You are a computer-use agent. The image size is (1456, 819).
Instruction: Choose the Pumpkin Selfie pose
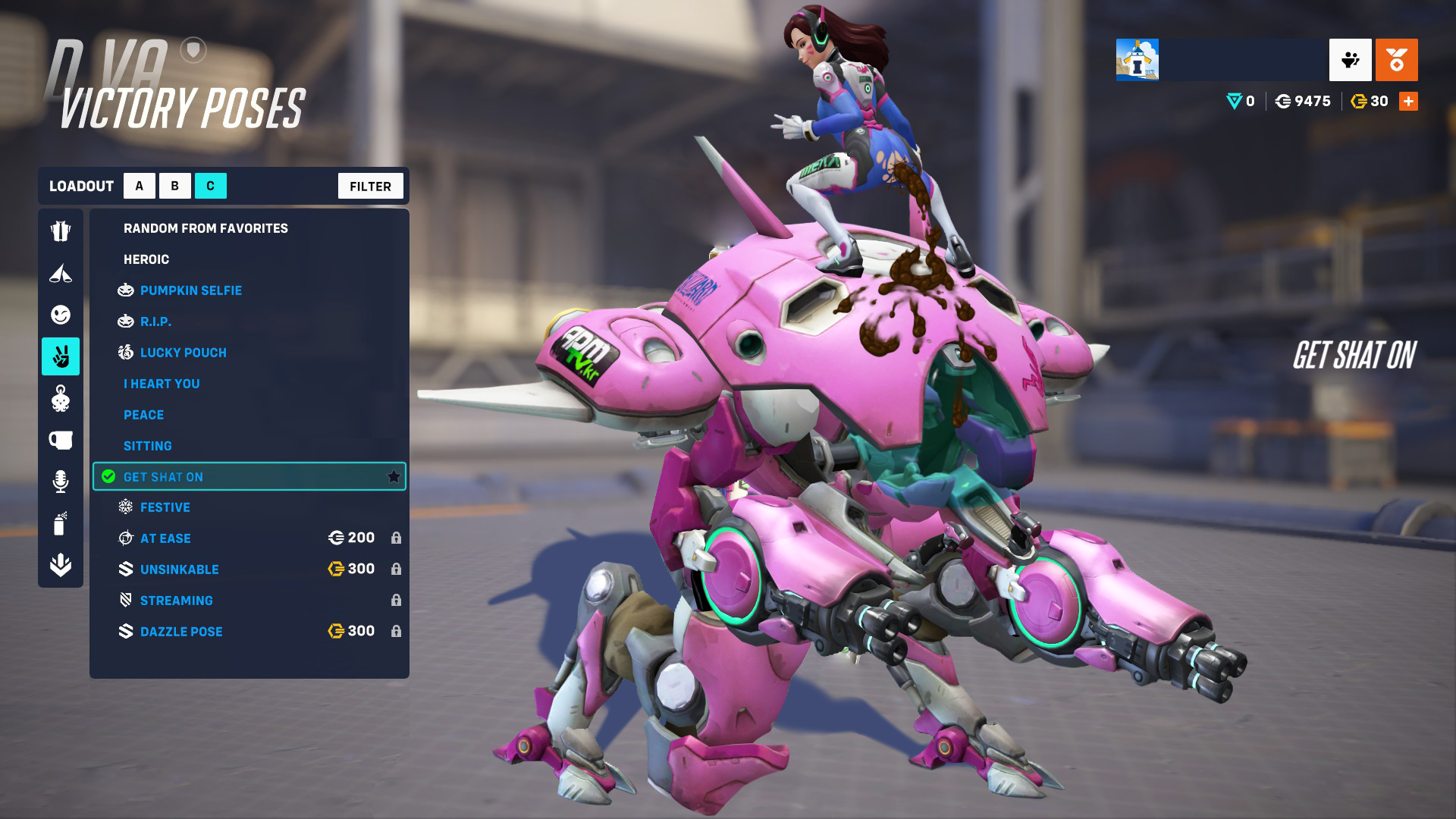point(190,290)
